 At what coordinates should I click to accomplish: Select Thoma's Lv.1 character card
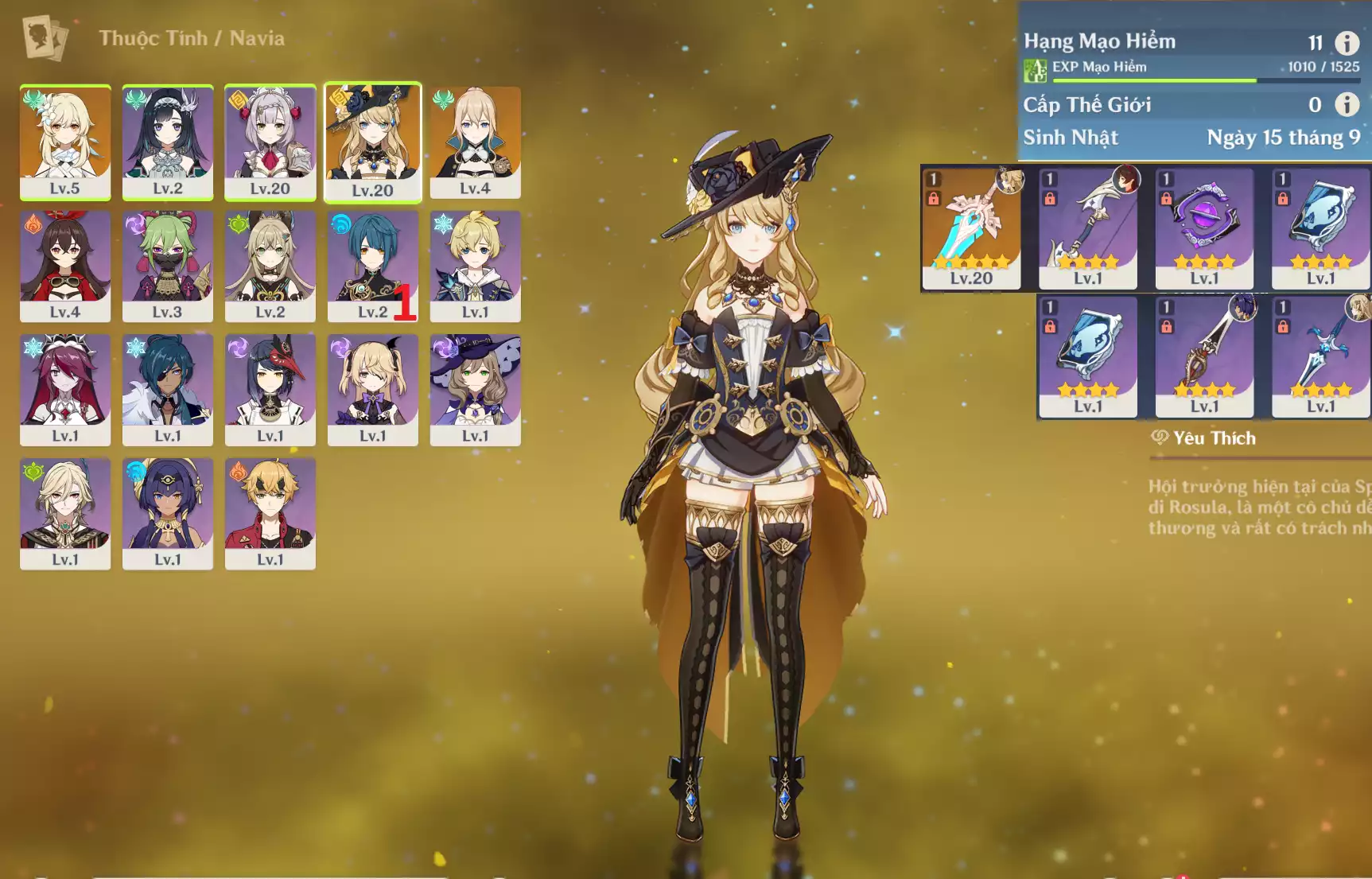[x=270, y=513]
